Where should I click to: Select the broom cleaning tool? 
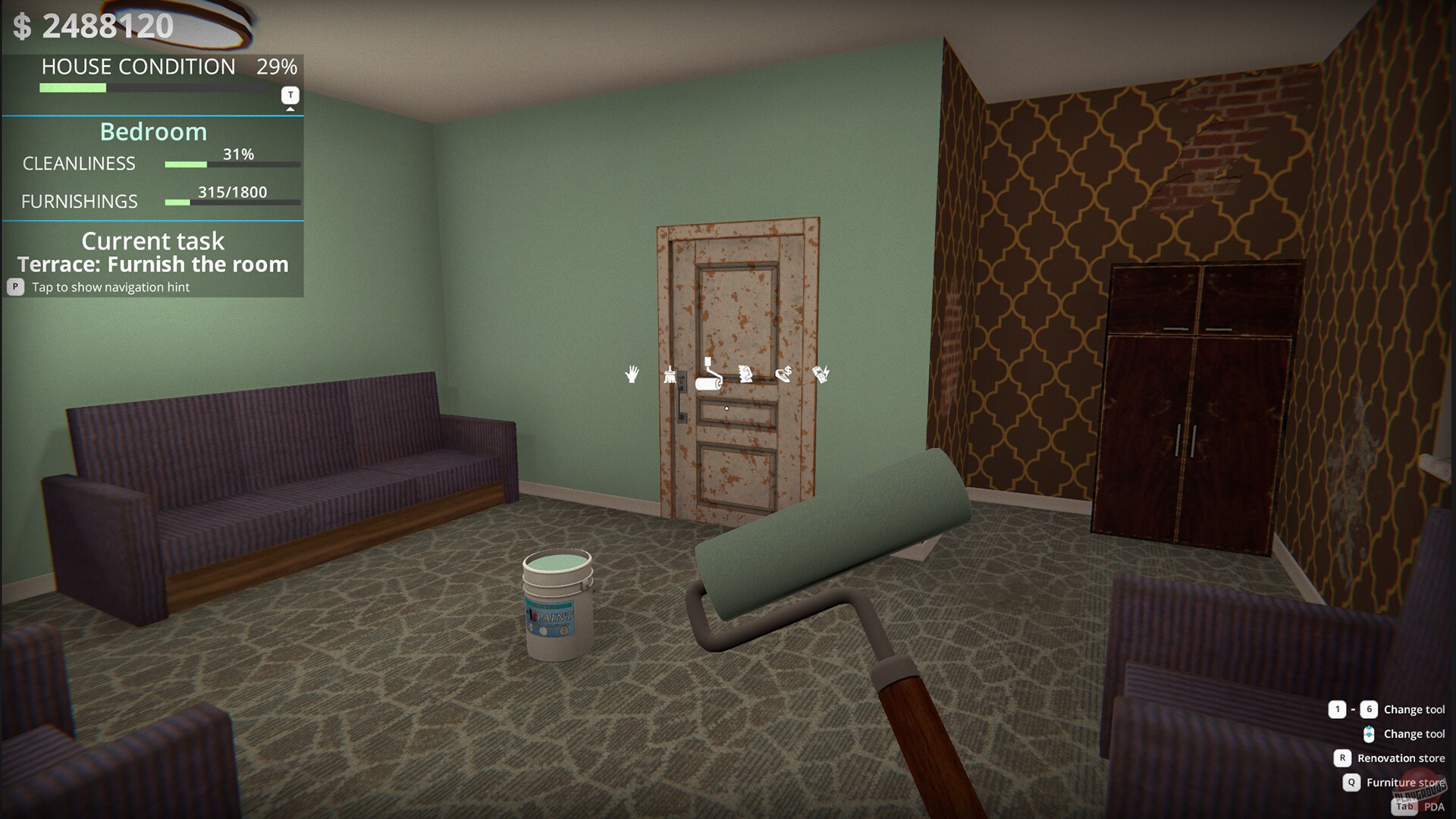(670, 375)
